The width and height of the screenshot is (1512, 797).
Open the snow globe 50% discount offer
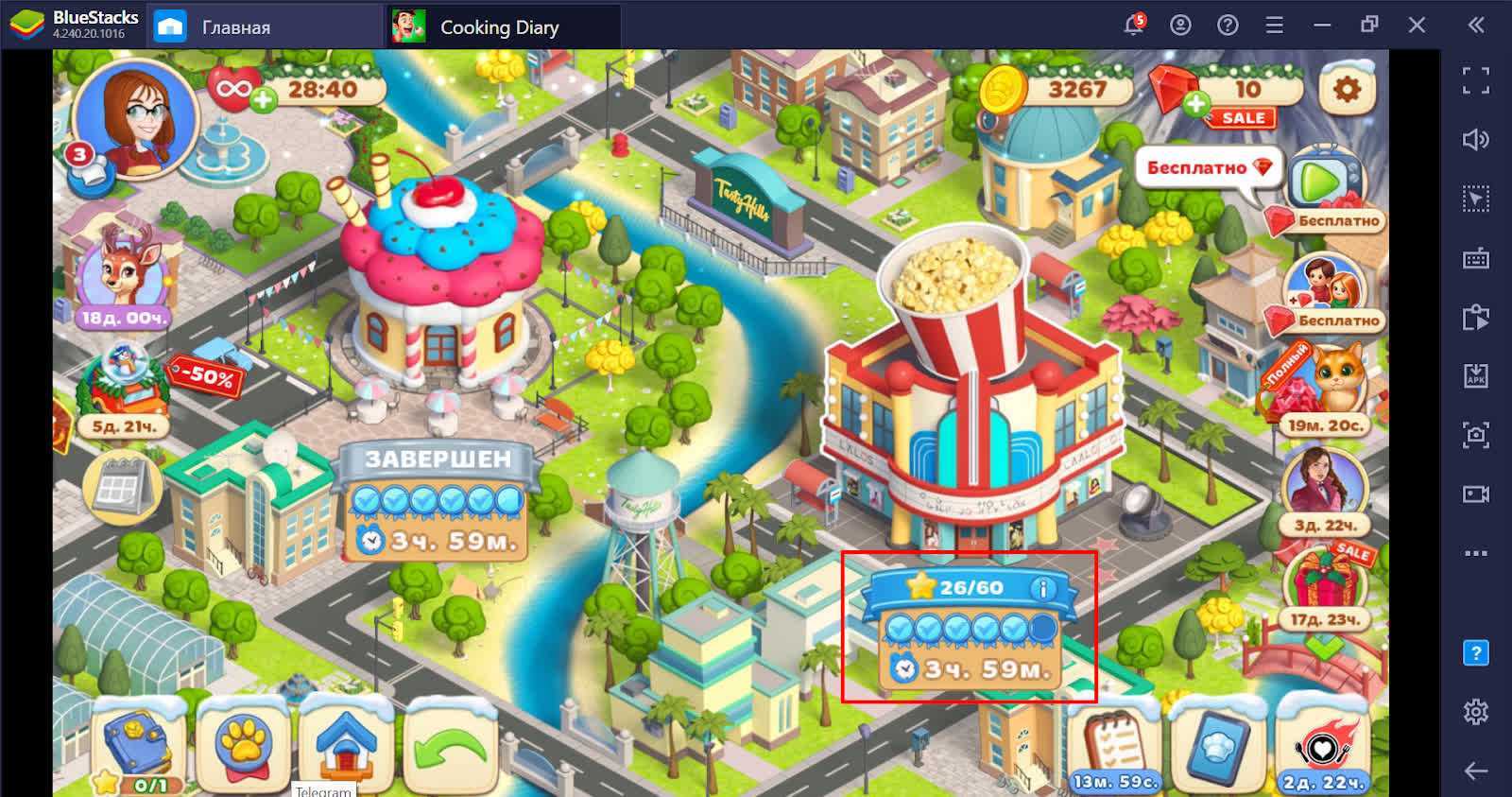click(x=123, y=383)
